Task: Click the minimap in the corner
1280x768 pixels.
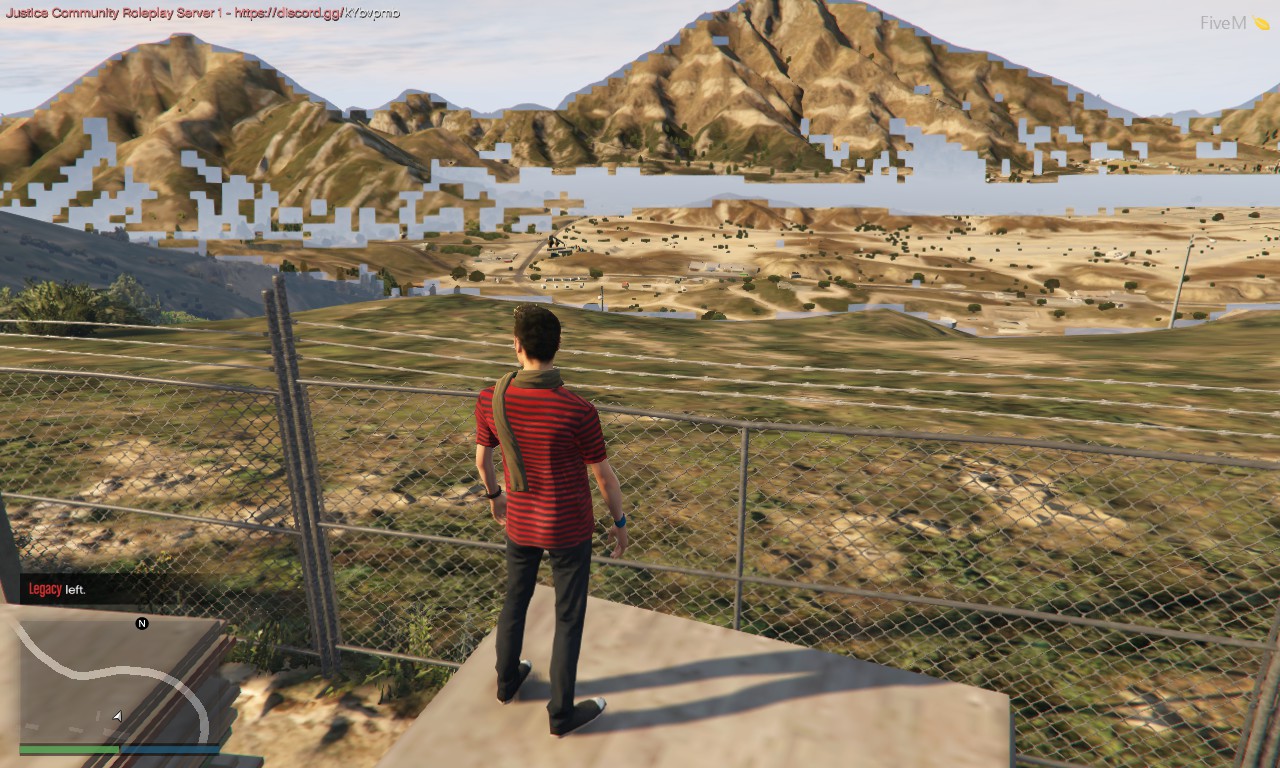Action: pos(119,680)
